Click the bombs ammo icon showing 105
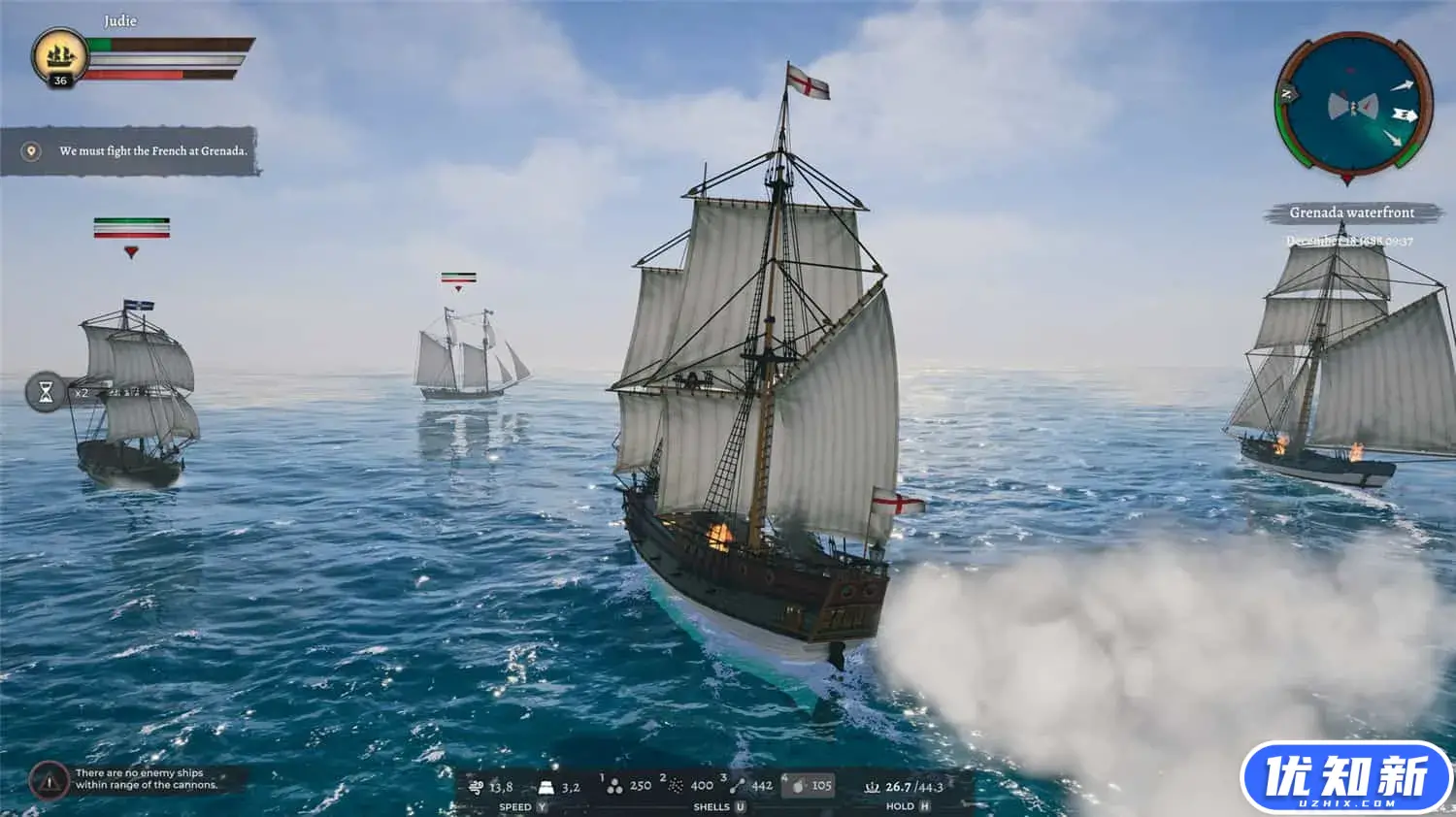The height and width of the screenshot is (817, 1456). (798, 786)
